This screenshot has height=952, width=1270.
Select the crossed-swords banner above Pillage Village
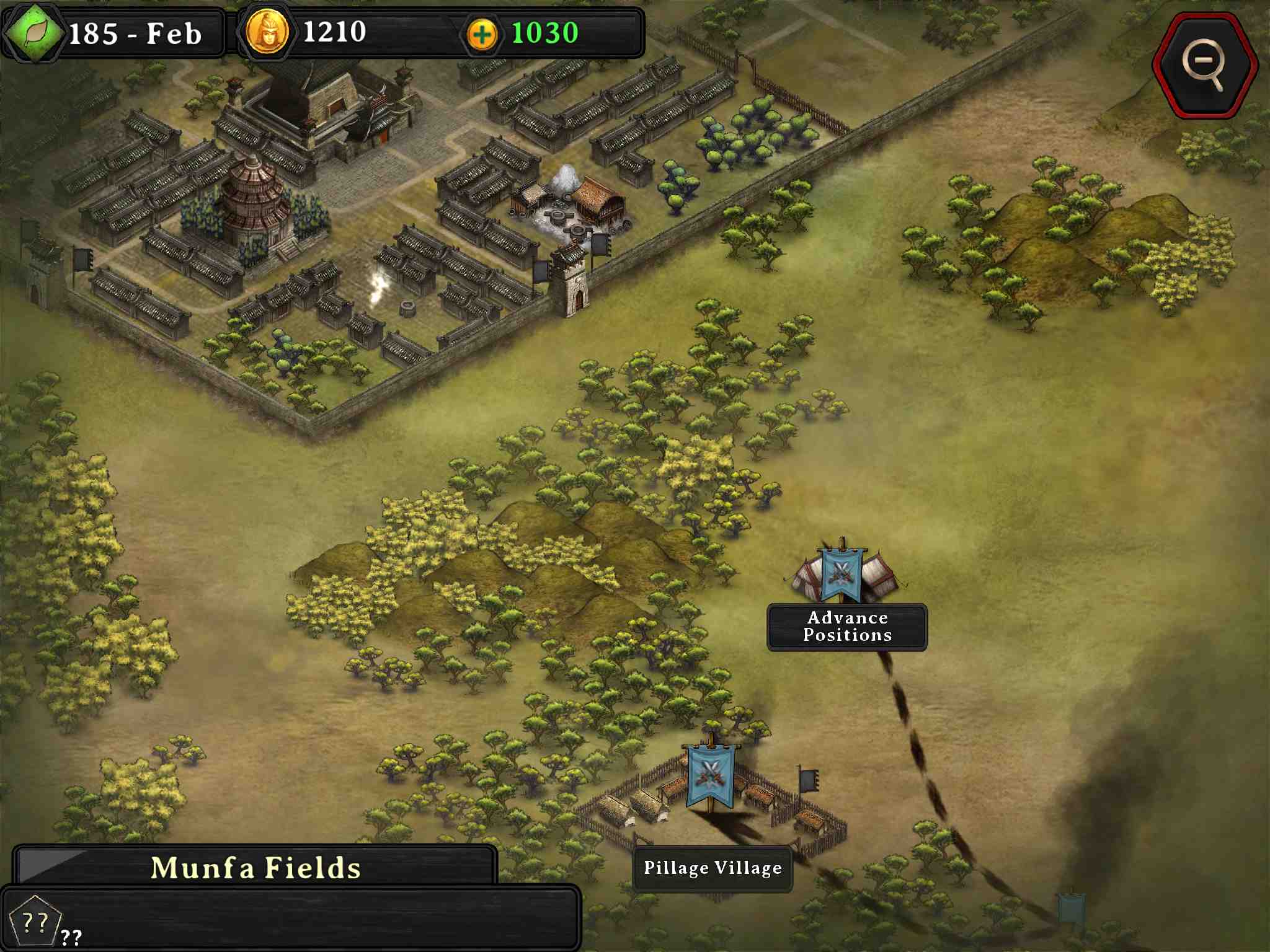(x=711, y=775)
